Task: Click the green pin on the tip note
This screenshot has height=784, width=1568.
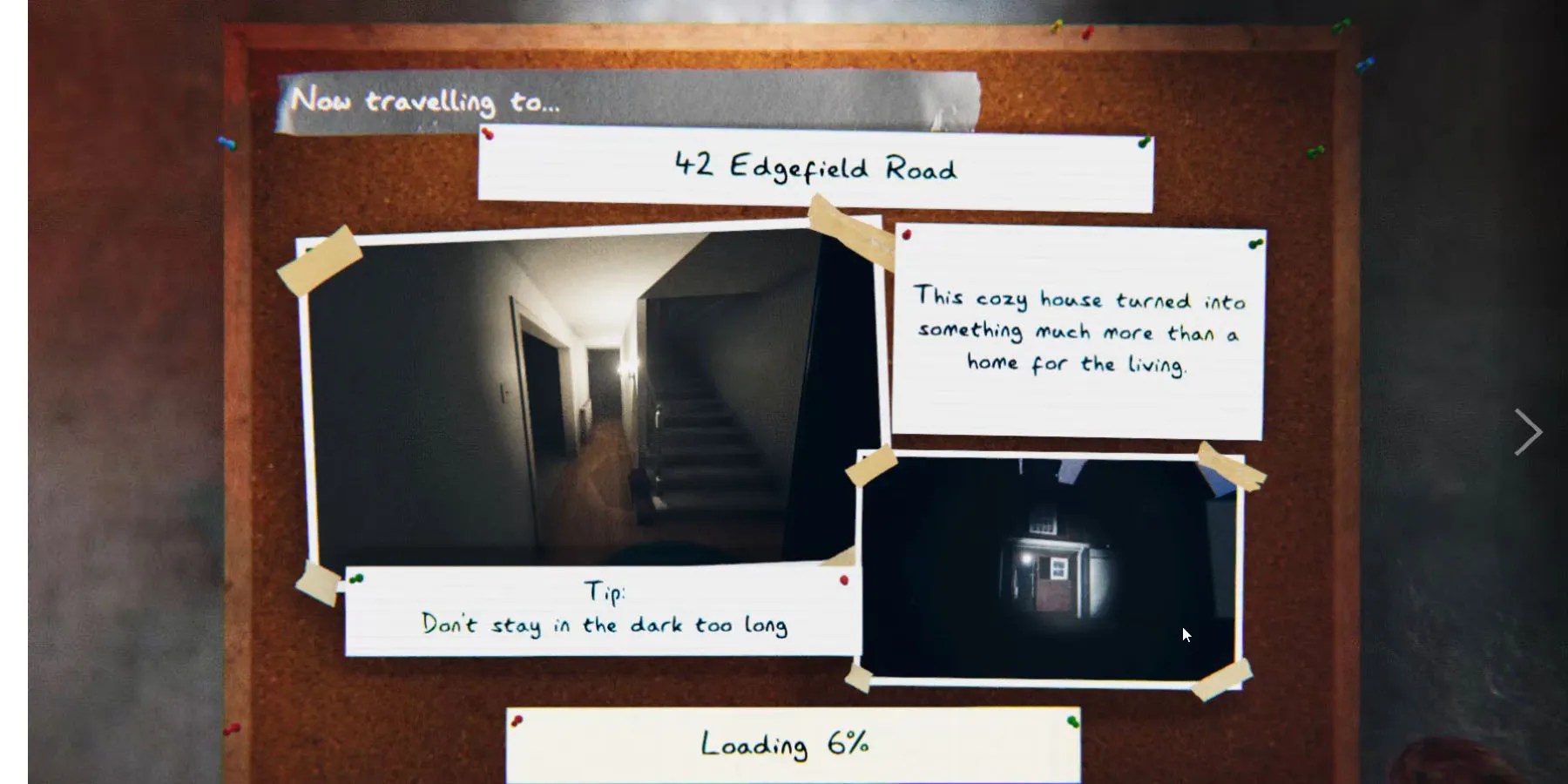Action: click(x=357, y=578)
